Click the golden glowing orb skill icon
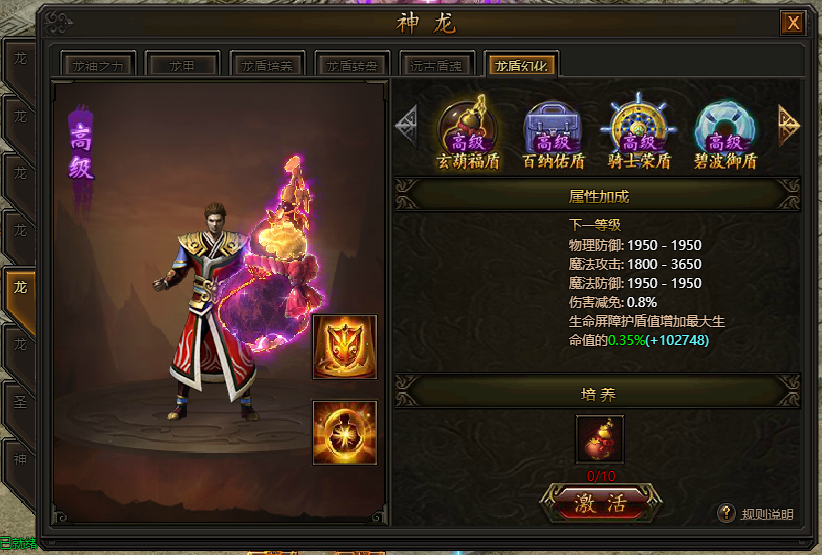 (x=345, y=432)
